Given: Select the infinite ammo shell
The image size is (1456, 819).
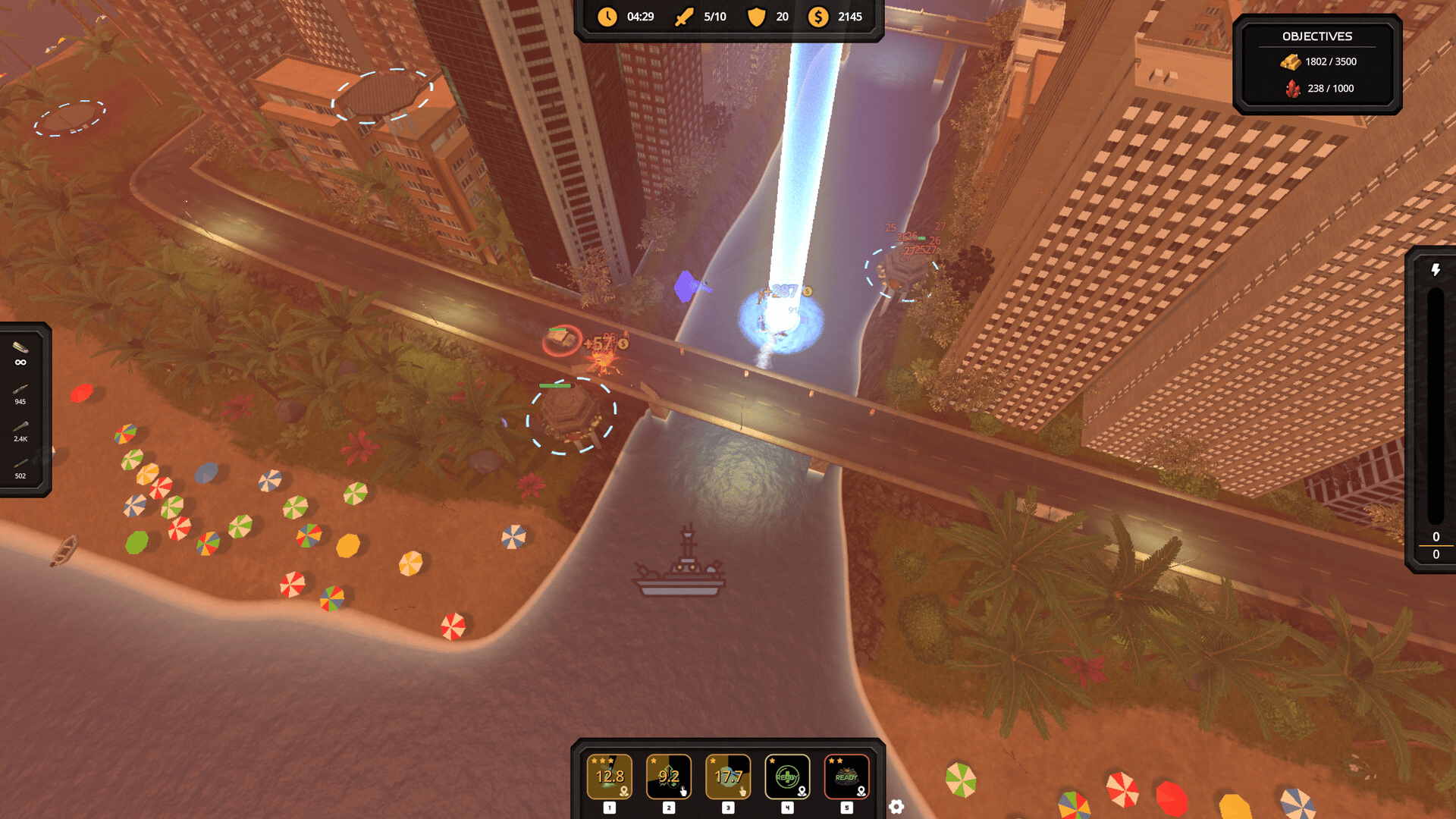Looking at the screenshot, I should (x=20, y=353).
